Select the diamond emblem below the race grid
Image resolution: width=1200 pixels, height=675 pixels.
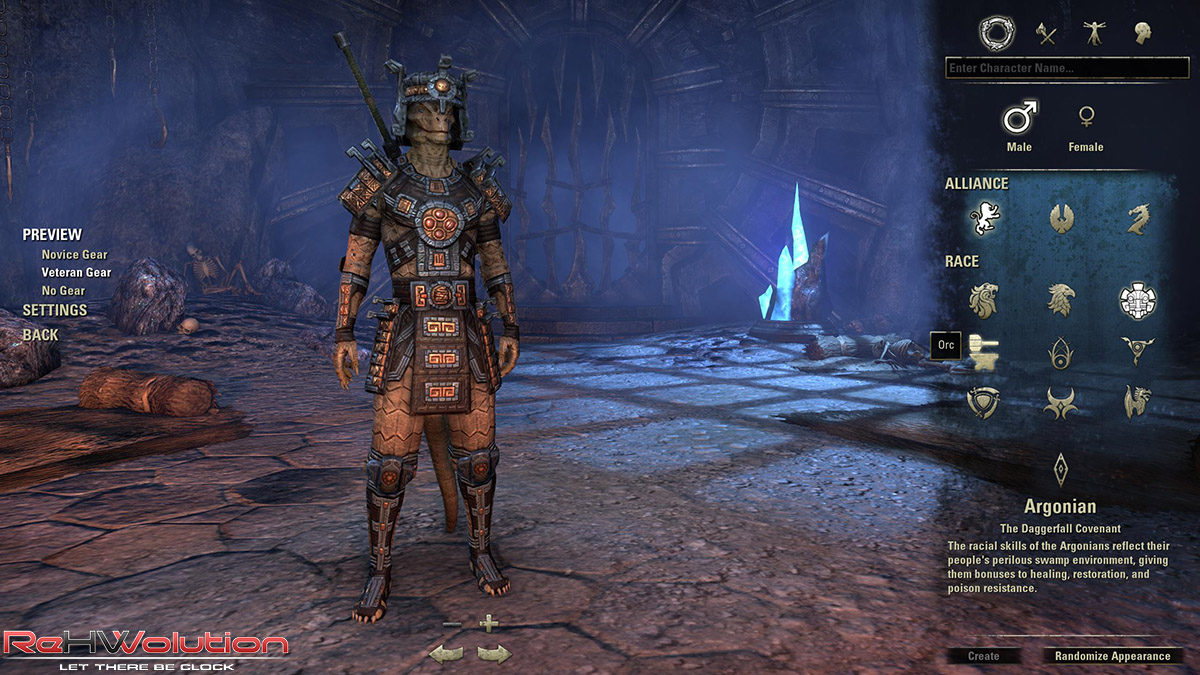pos(1060,467)
